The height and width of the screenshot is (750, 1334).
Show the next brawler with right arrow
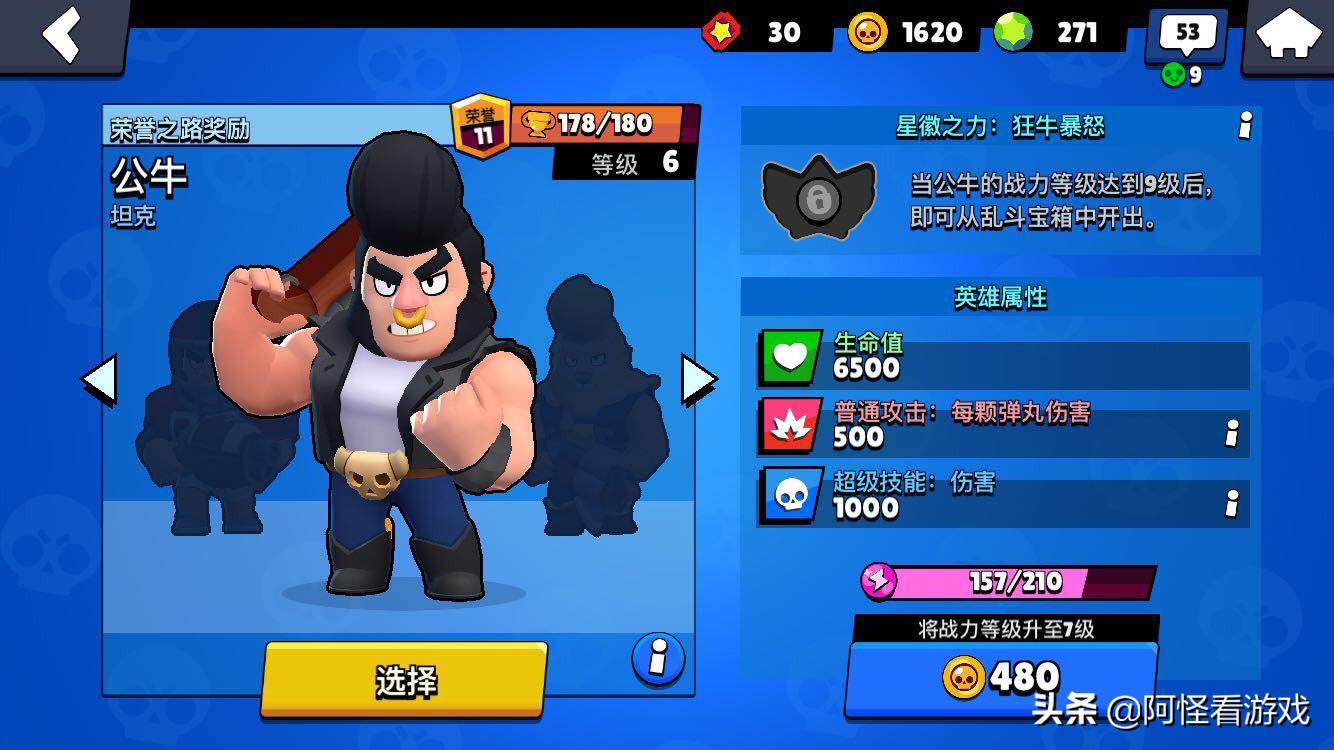pos(698,380)
